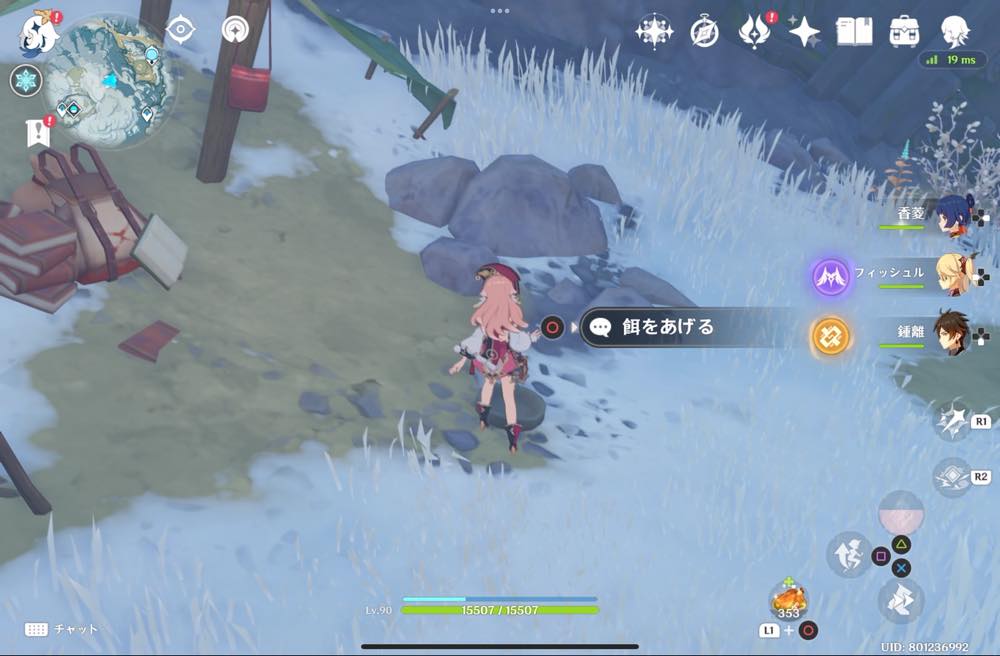The image size is (1000, 656).
Task: Tap the round star icon beside the eye
Action: 236,29
